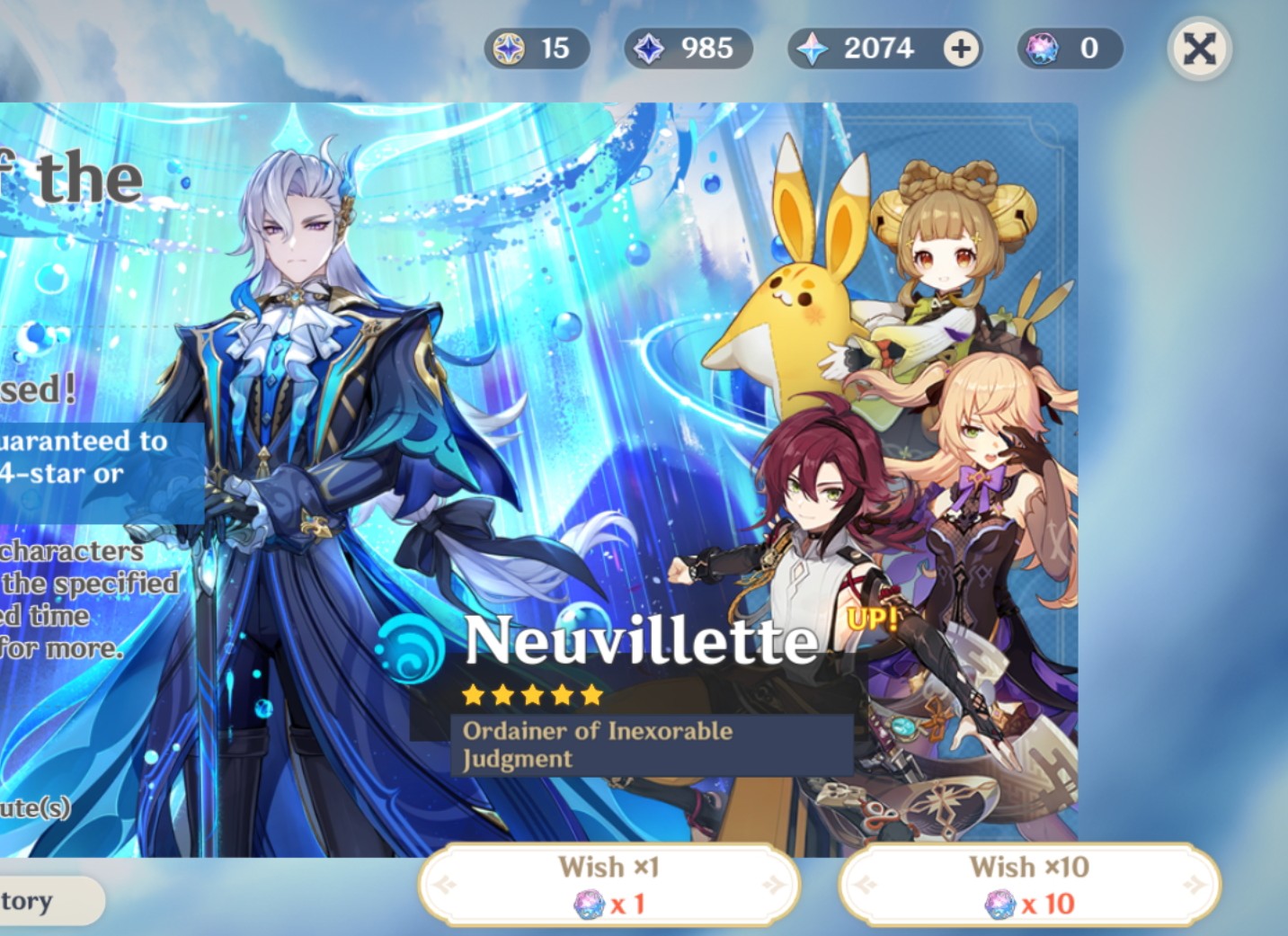The image size is (1288, 936).
Task: Expand the left arrow on Wish ×1 button
Action: click(x=442, y=883)
